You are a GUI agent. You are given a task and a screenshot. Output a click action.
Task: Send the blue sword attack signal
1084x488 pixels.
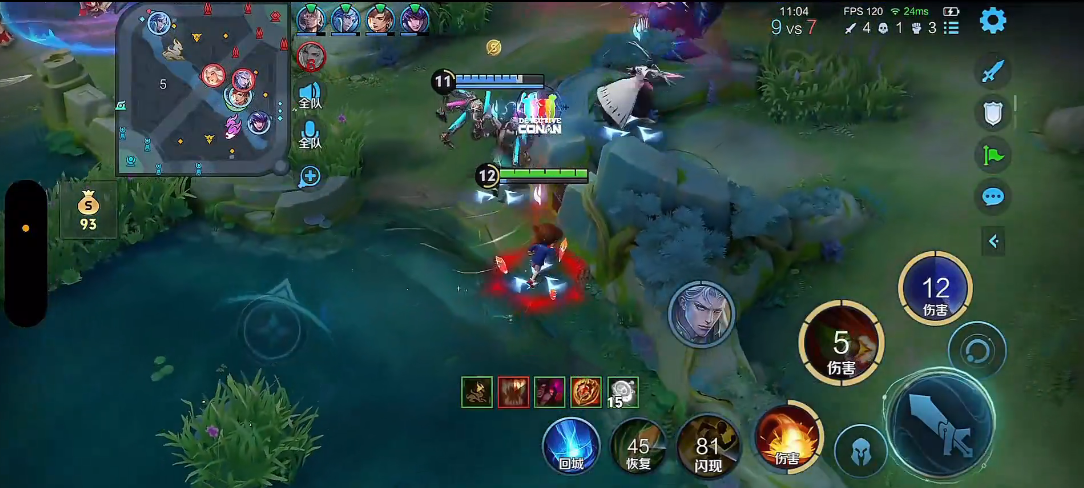(x=992, y=72)
